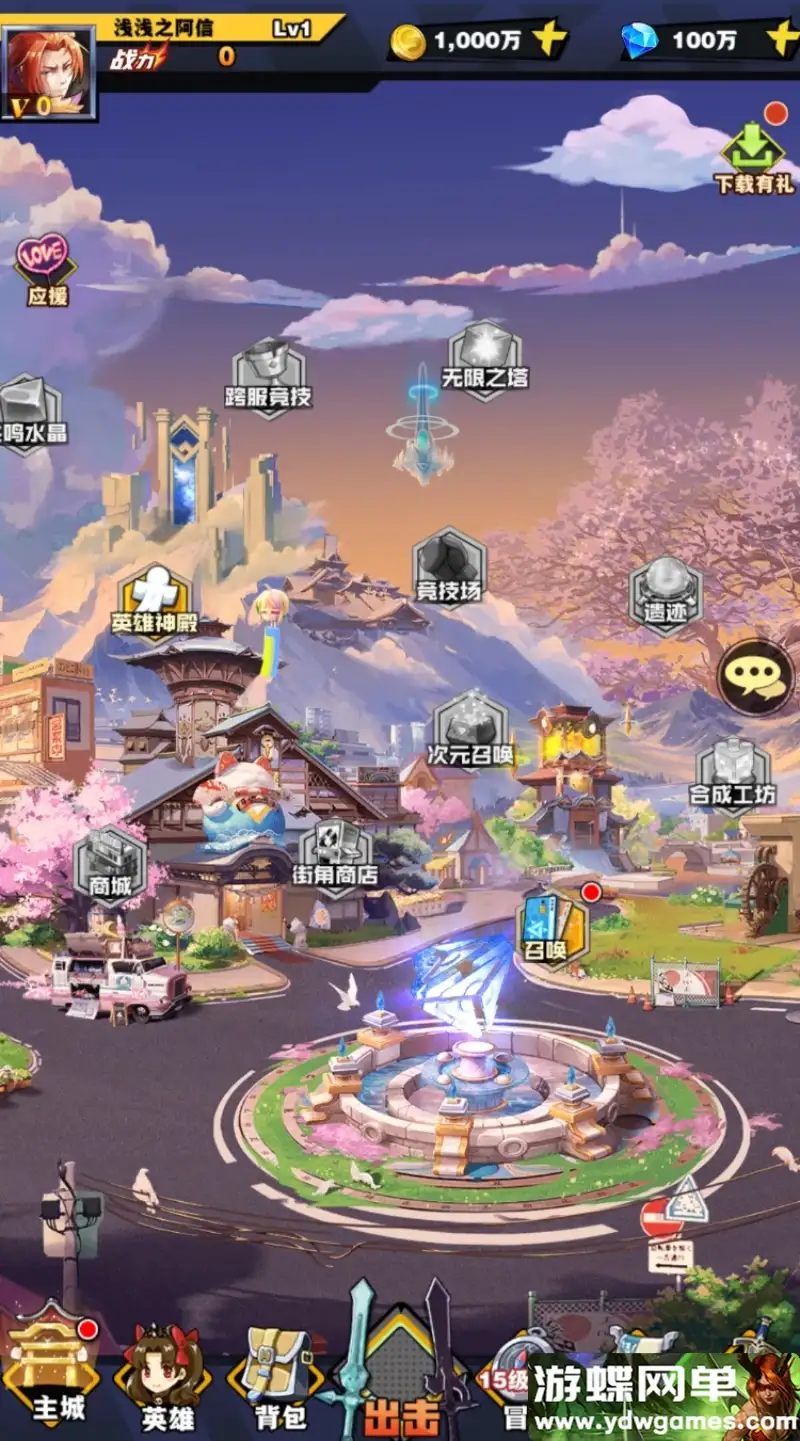Viewport: 800px width, 1441px height.
Task: Enter 跨服竞技 cross-server arena
Action: coord(268,375)
